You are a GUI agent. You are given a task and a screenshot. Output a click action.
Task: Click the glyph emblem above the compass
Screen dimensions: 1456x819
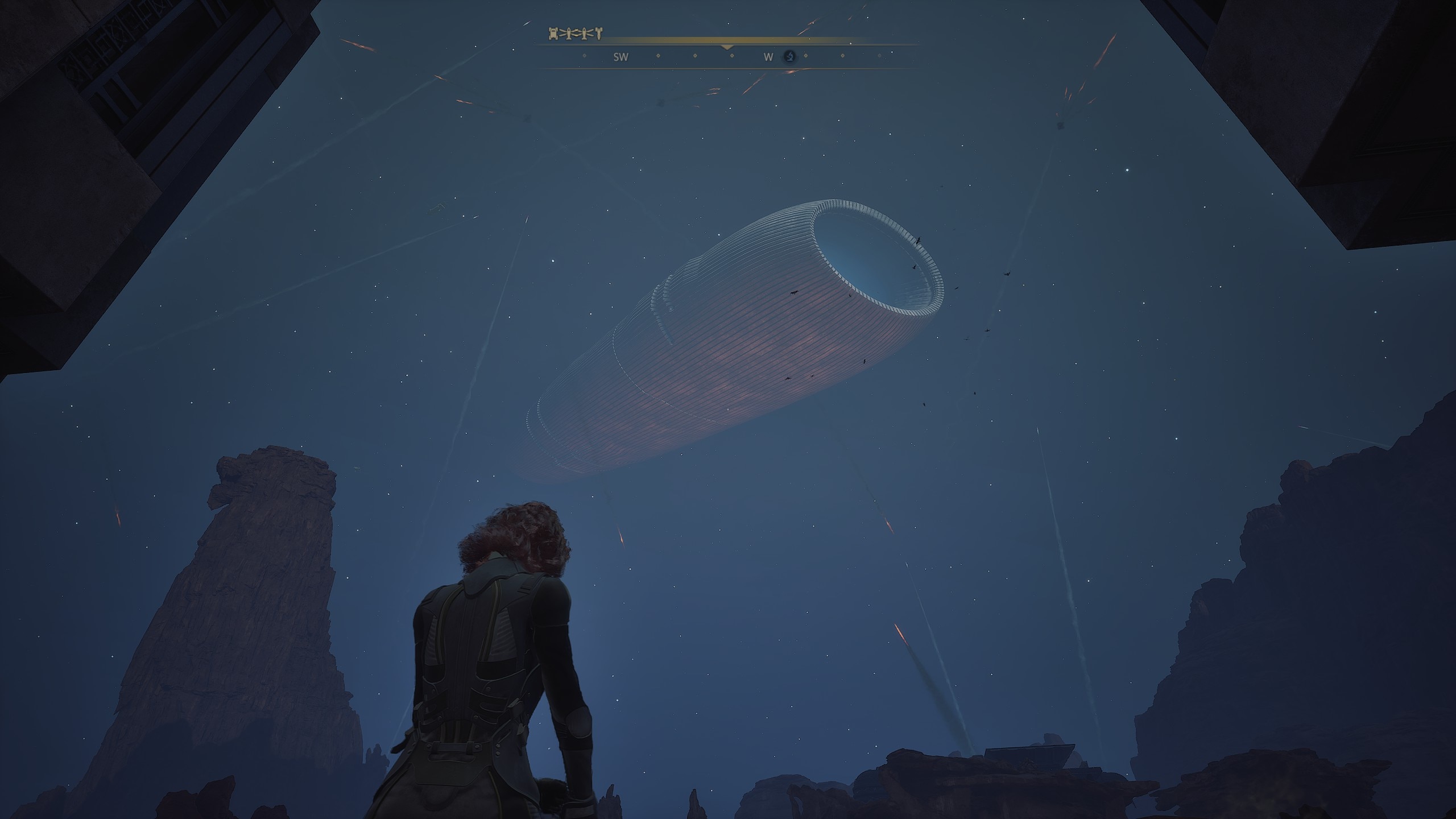[574, 34]
